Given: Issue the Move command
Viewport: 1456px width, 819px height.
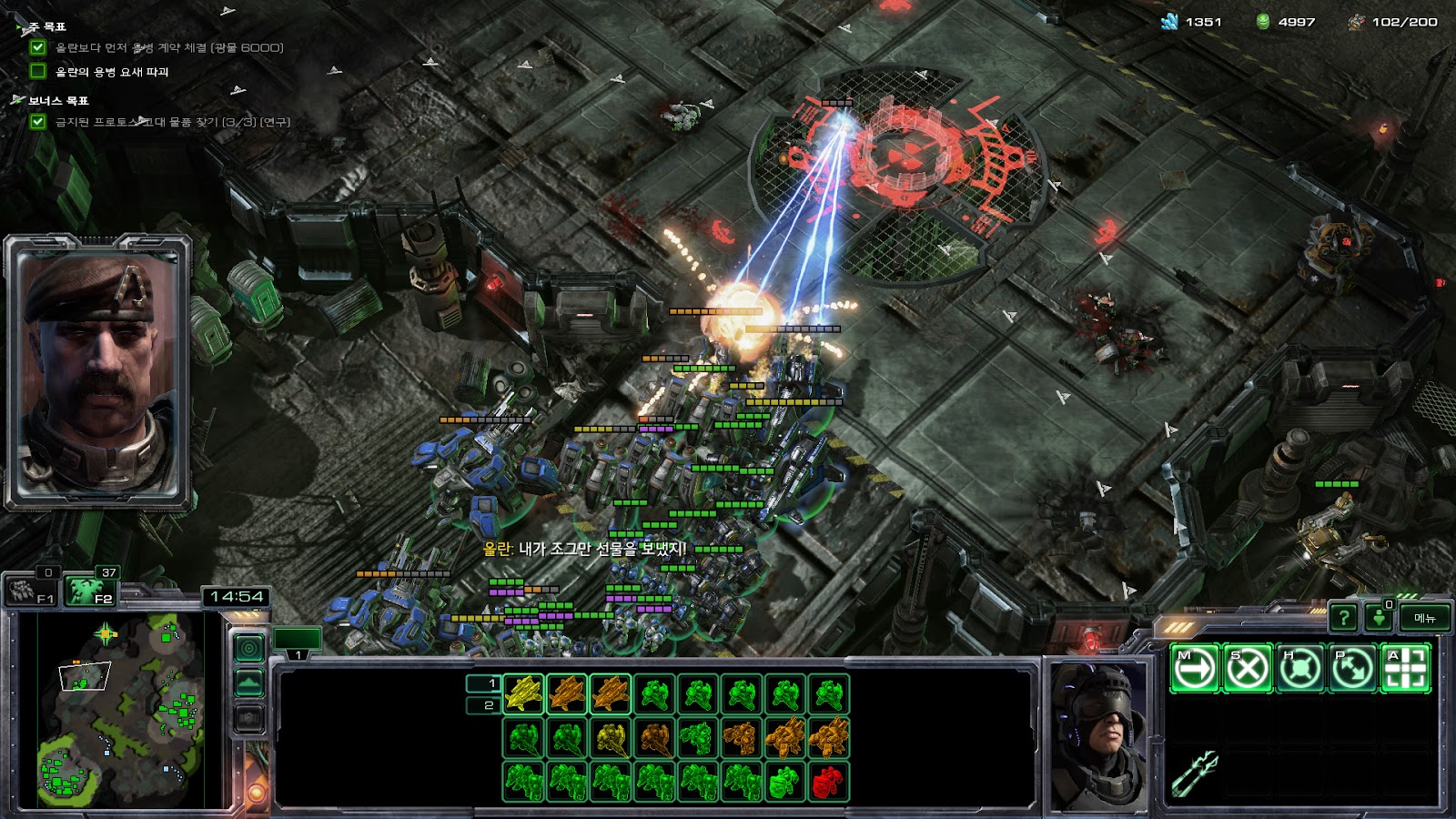Looking at the screenshot, I should coord(1194,669).
